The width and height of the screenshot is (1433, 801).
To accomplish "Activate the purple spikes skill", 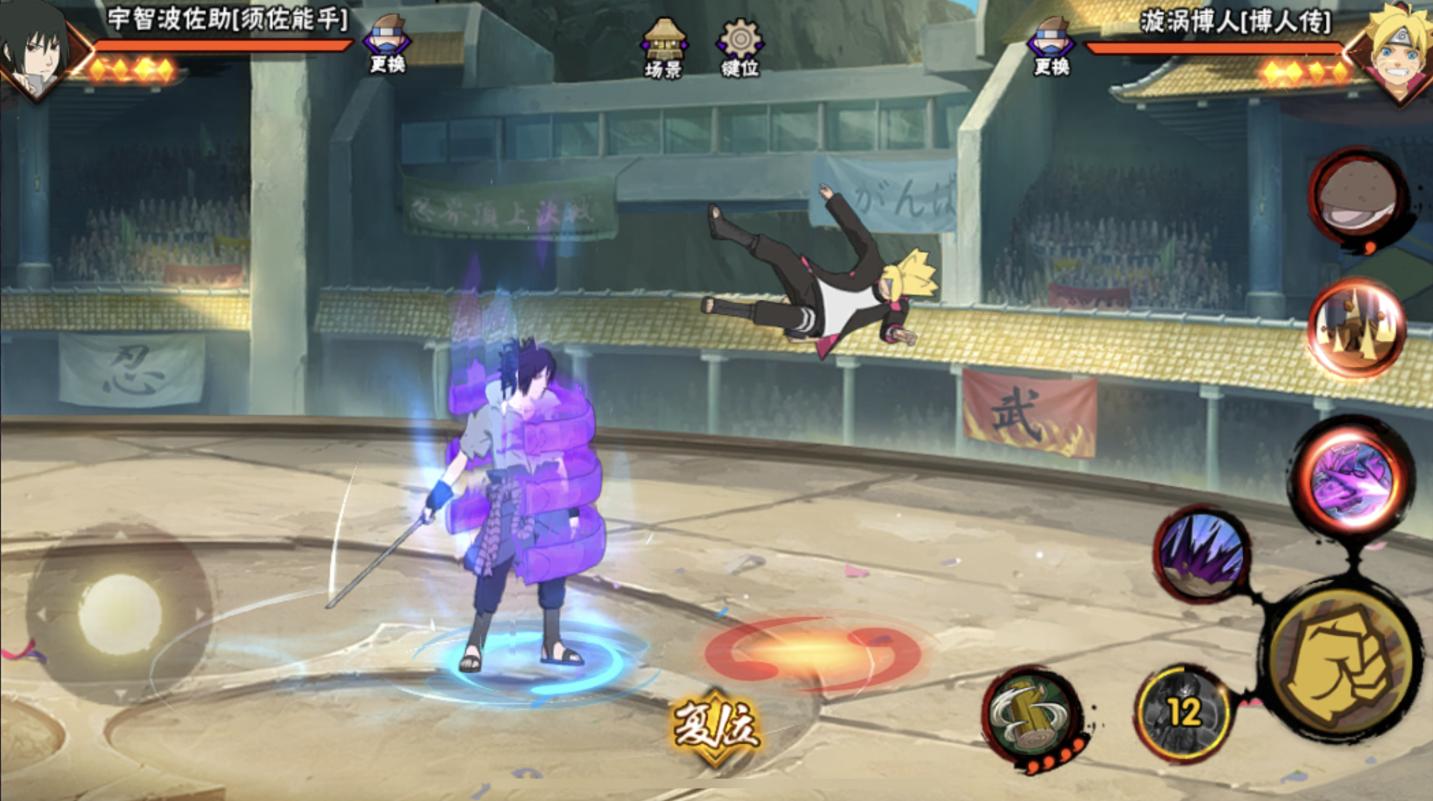I will pyautogui.click(x=1201, y=553).
